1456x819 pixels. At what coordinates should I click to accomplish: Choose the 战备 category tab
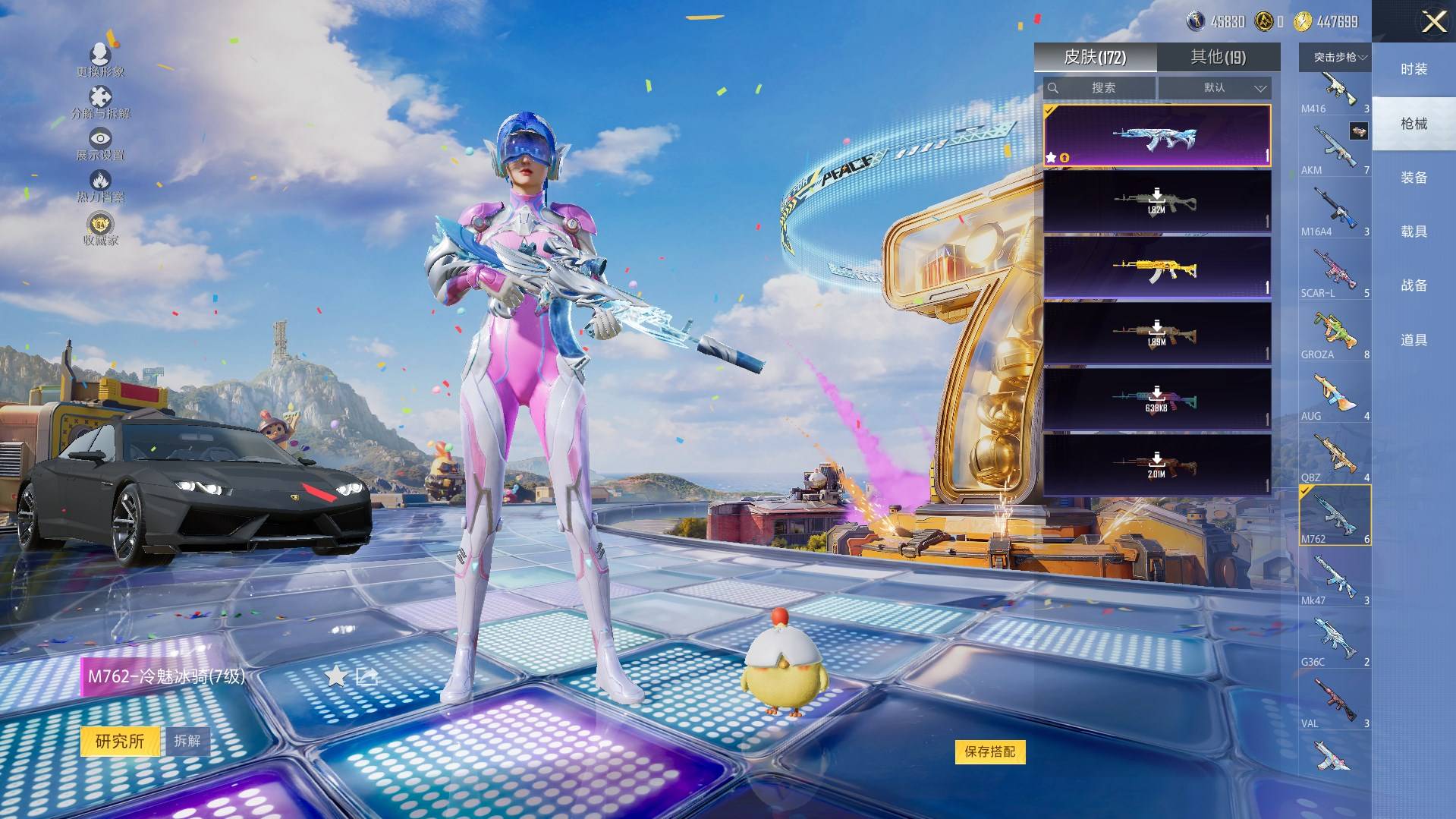(x=1414, y=285)
